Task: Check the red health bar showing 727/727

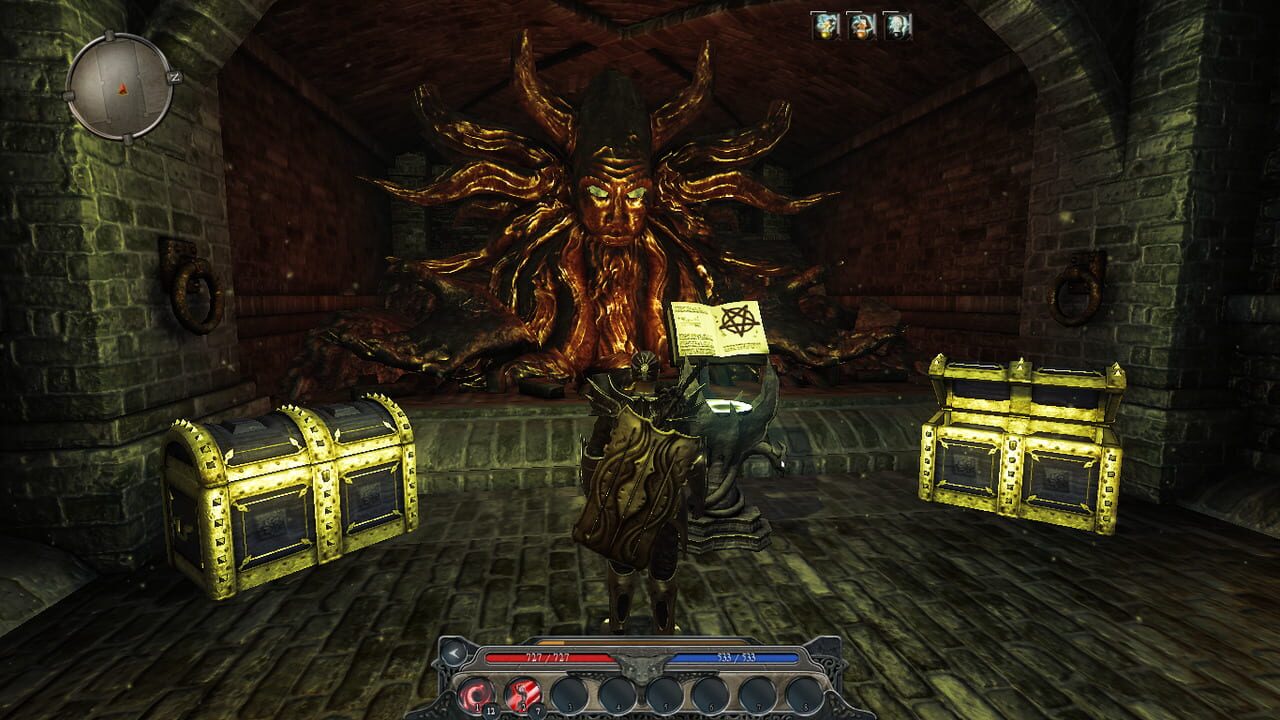Action: (x=547, y=657)
